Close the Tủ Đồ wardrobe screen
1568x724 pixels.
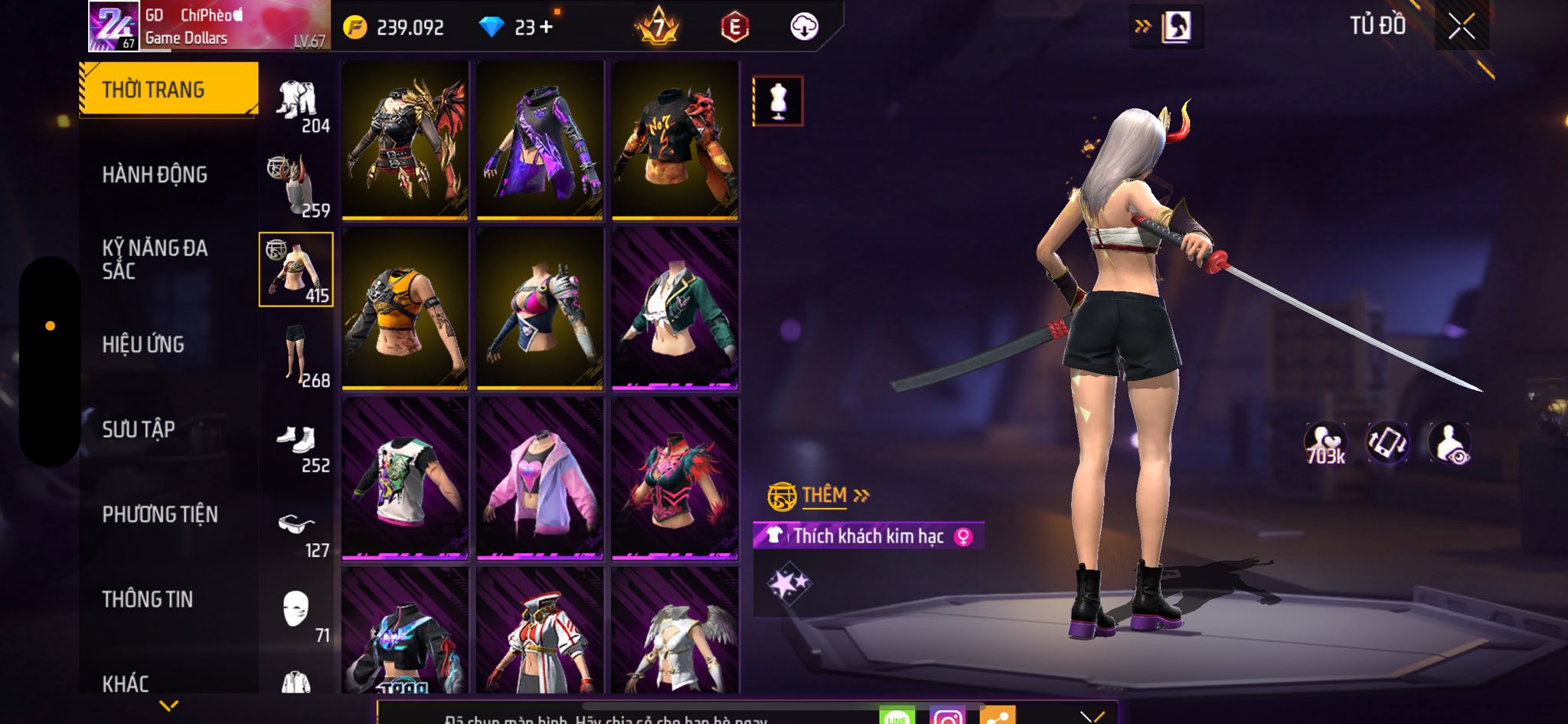(x=1461, y=27)
